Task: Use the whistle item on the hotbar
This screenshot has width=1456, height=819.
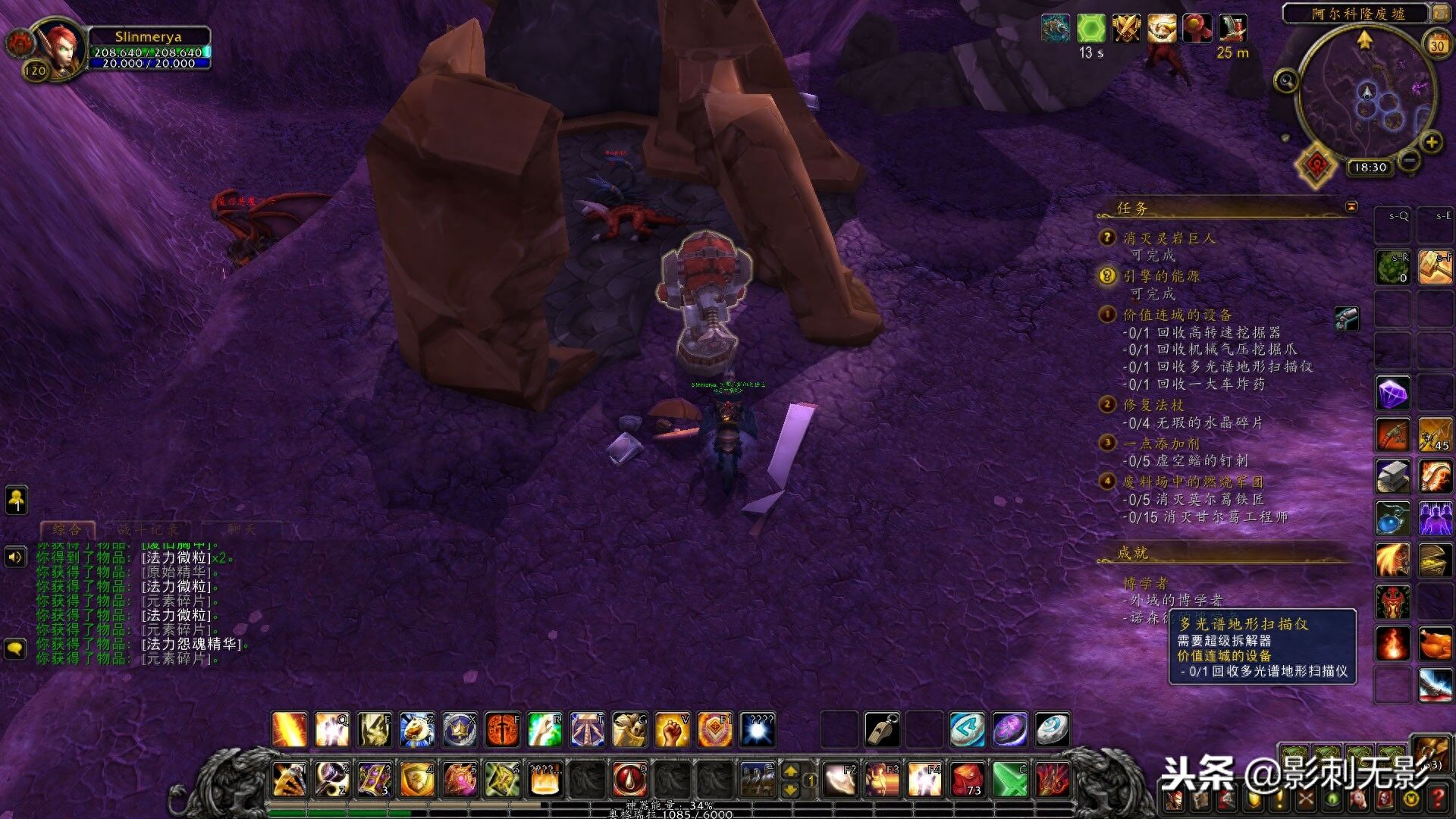Action: click(x=883, y=730)
